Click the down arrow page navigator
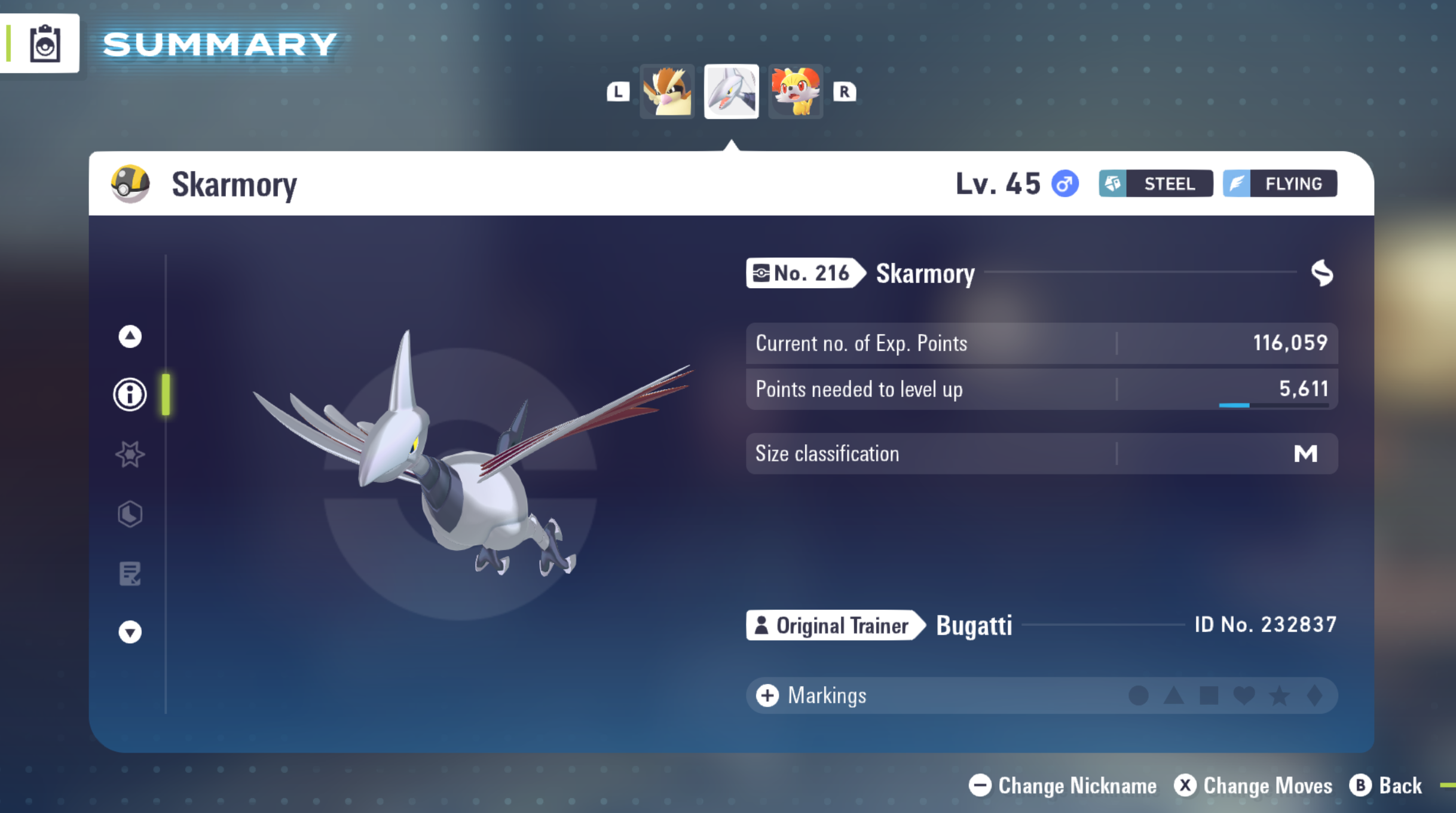The height and width of the screenshot is (813, 1456). click(x=130, y=632)
